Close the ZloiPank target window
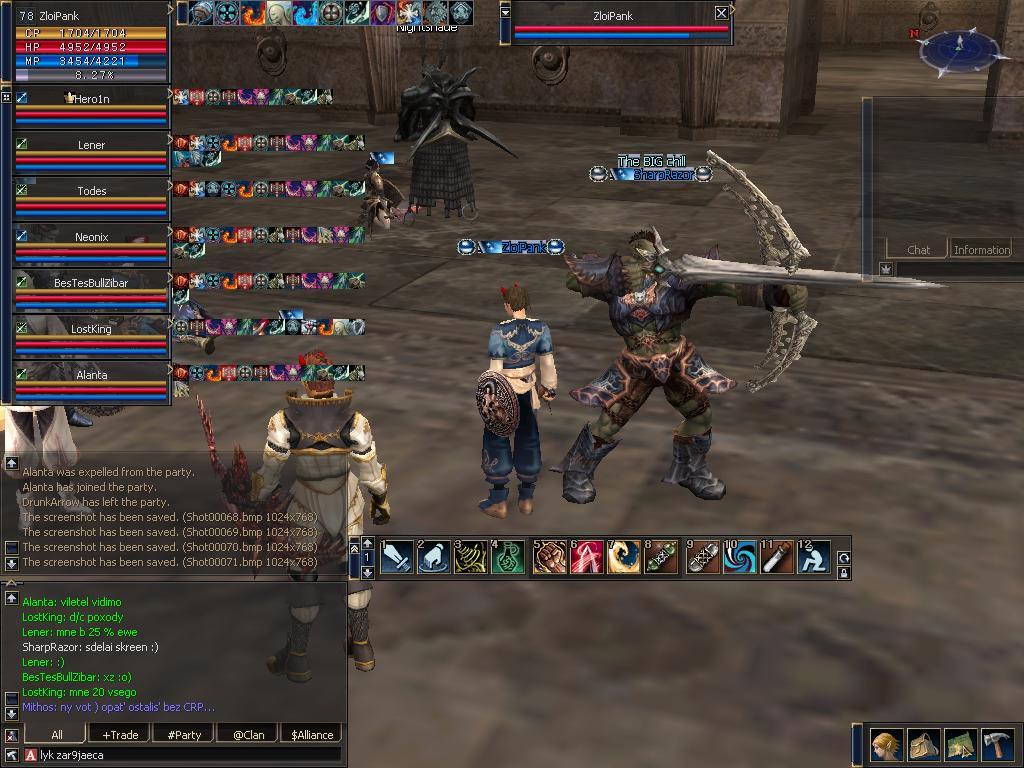The height and width of the screenshot is (768, 1024). click(x=722, y=13)
